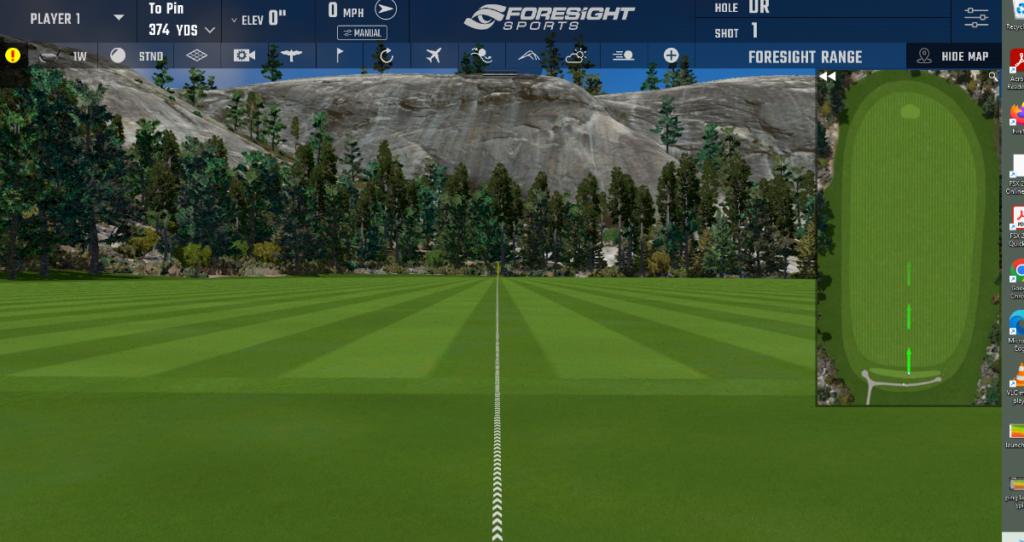Change the STND ball type

137,56
